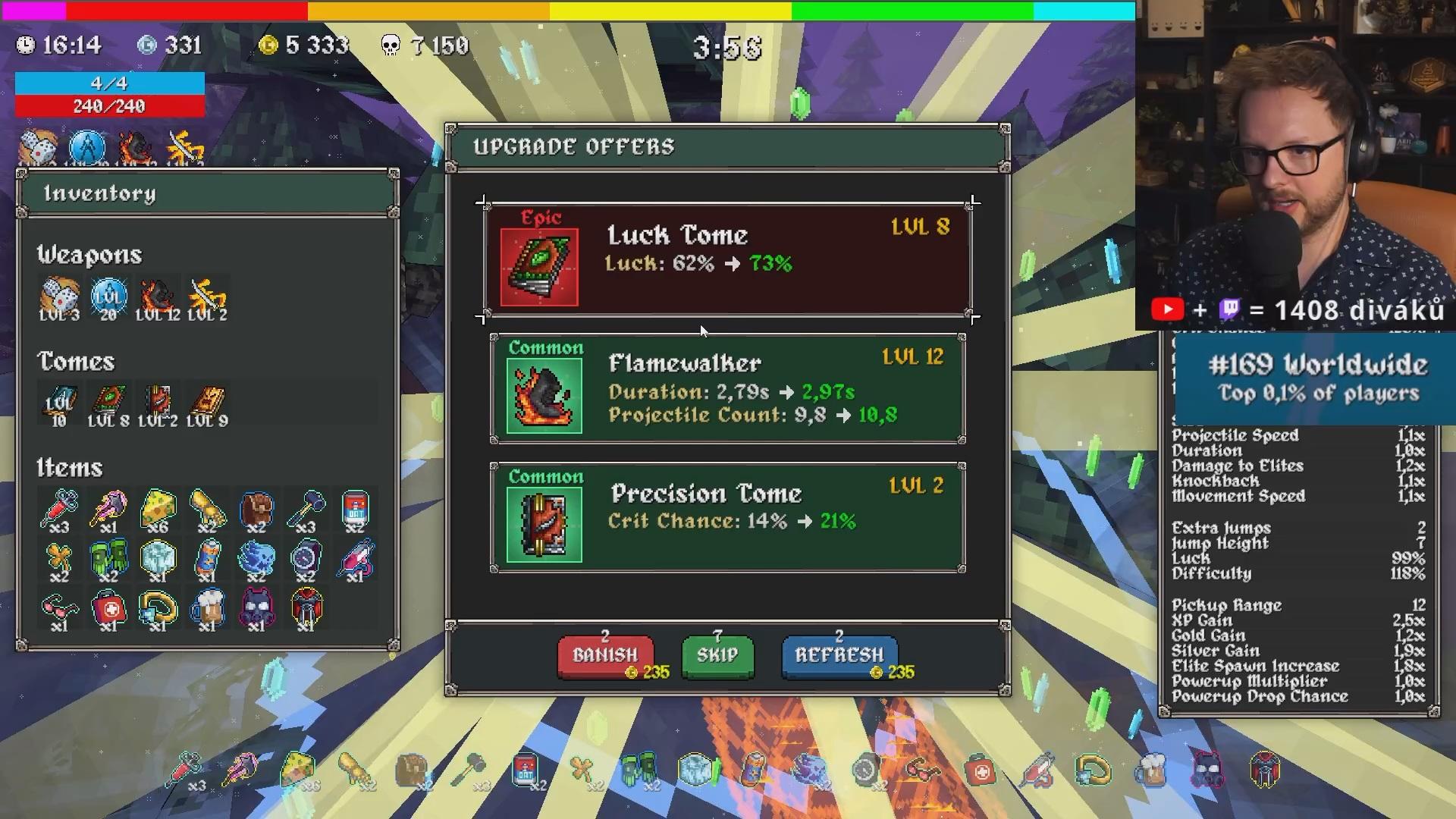Select the pink sunglasses item
Image resolution: width=1456 pixels, height=819 pixels.
tap(59, 610)
